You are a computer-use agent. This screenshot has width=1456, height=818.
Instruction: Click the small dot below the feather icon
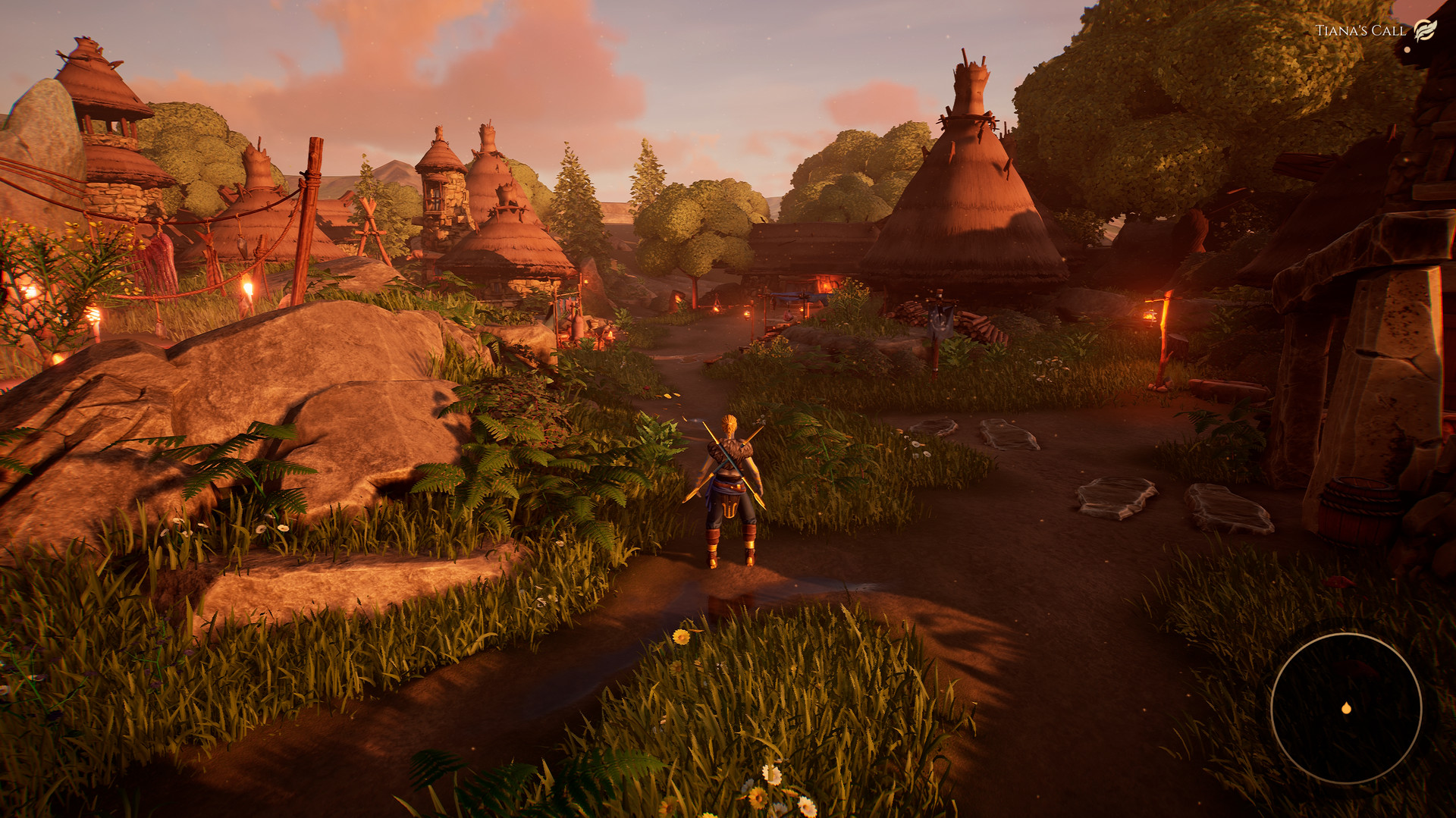point(1407,50)
